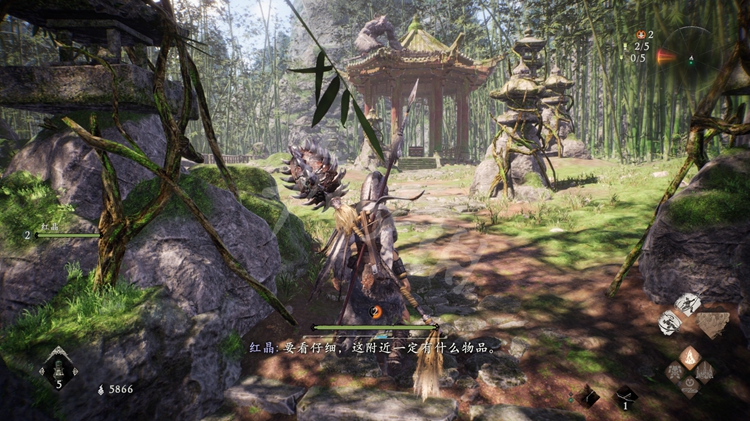Viewport: 750px width, 421px height.
Task: Choose the armored figure spell diamond
Action: click(x=676, y=372)
